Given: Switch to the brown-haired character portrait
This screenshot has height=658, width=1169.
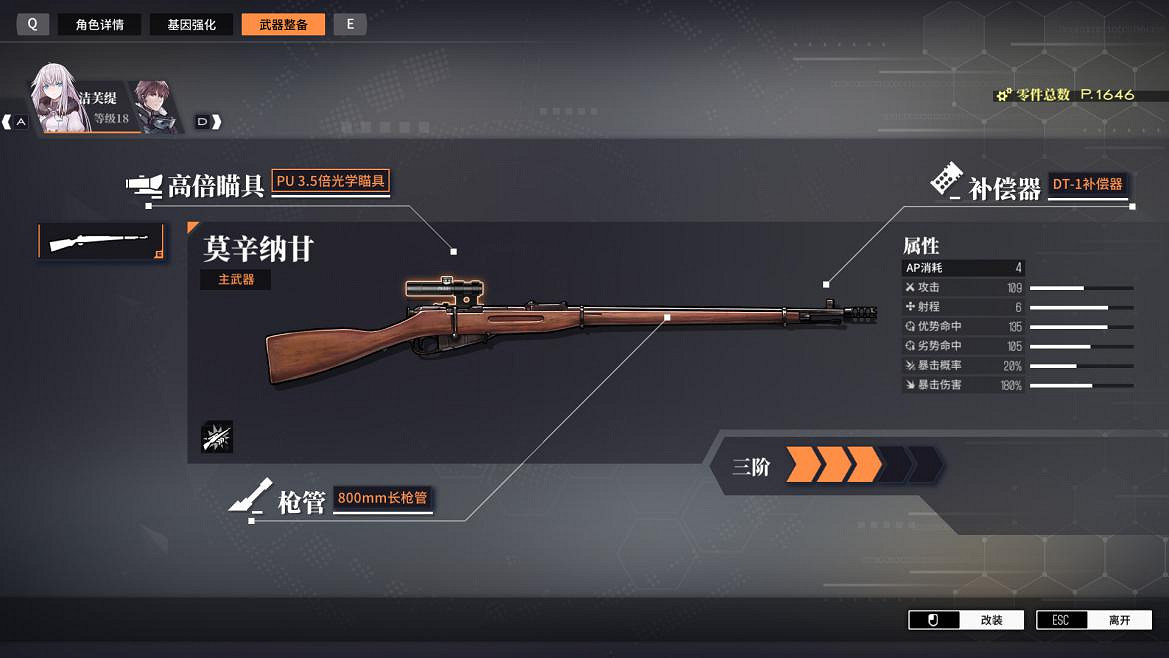Looking at the screenshot, I should (155, 105).
